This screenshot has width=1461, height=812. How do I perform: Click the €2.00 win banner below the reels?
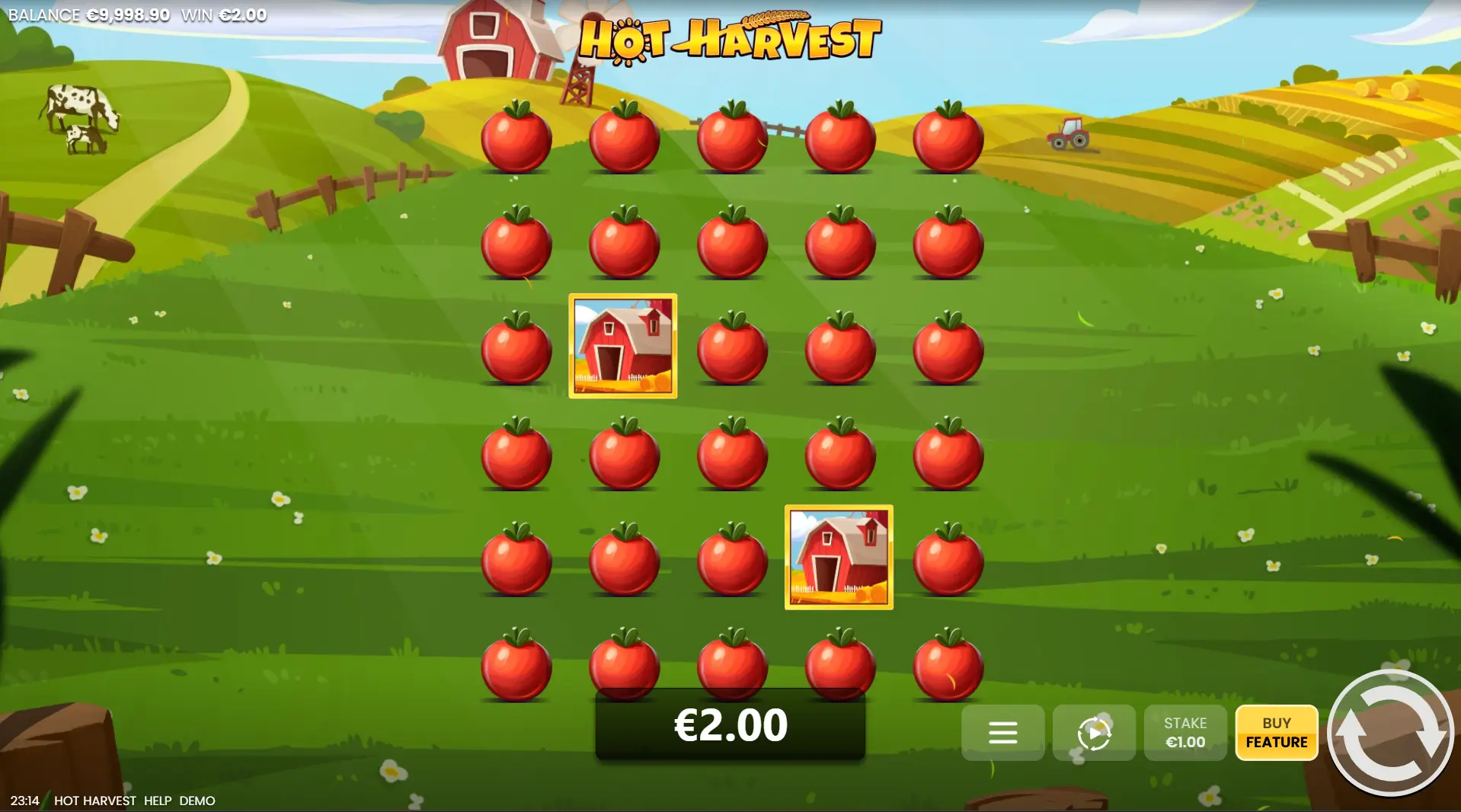(x=730, y=725)
